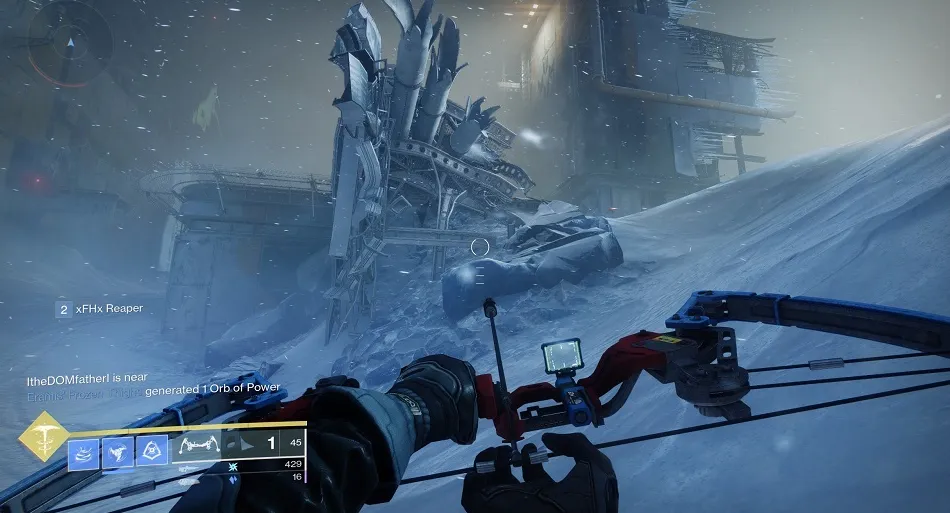Use the melee ability icon with the swirling blade

(118, 451)
